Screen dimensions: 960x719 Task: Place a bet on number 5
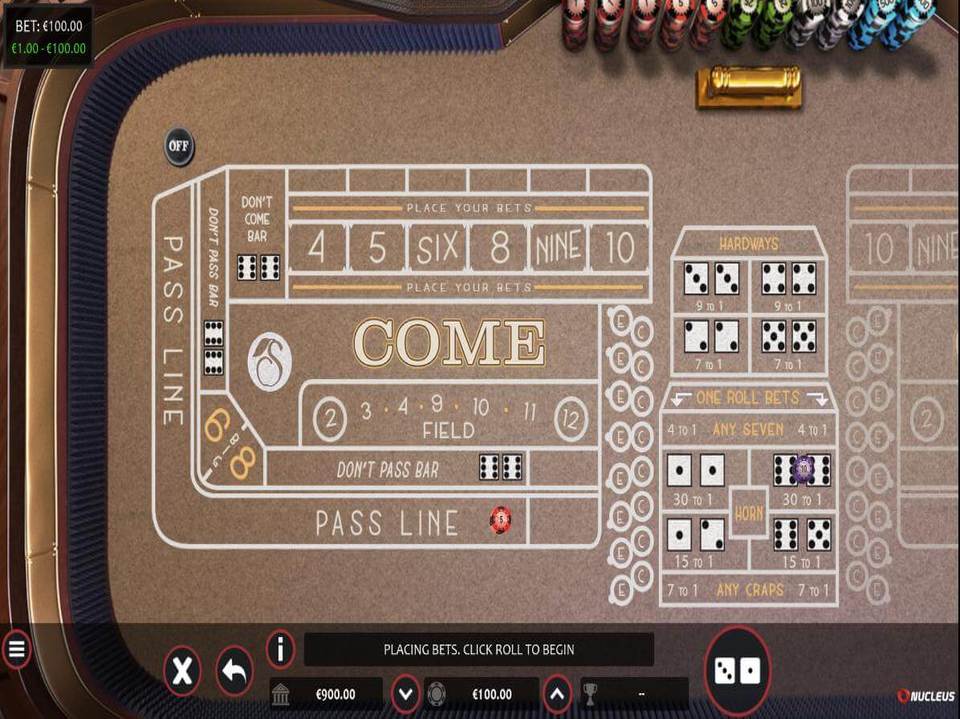tap(377, 247)
